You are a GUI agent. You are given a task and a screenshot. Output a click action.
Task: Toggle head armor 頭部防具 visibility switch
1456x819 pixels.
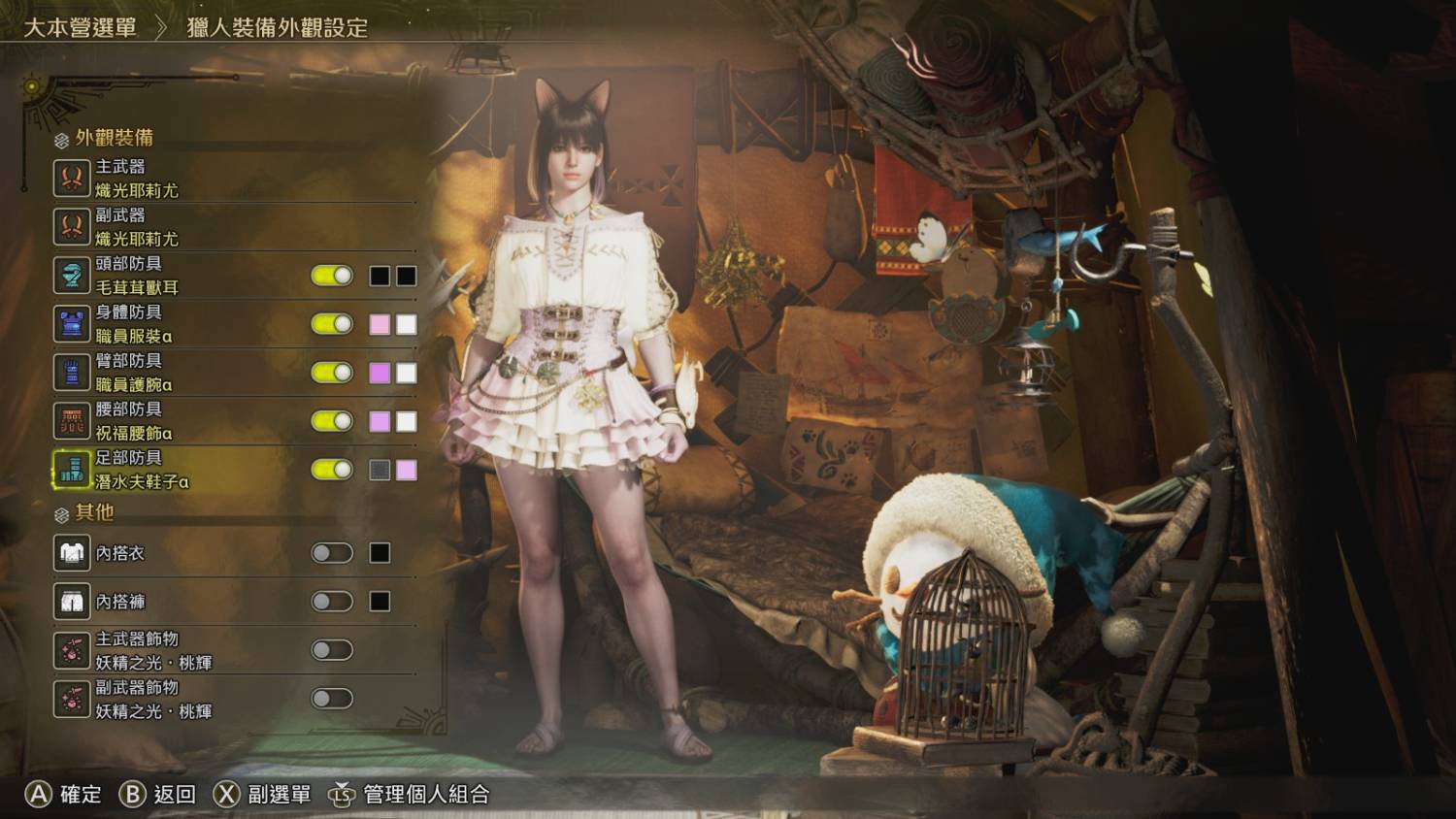[332, 276]
